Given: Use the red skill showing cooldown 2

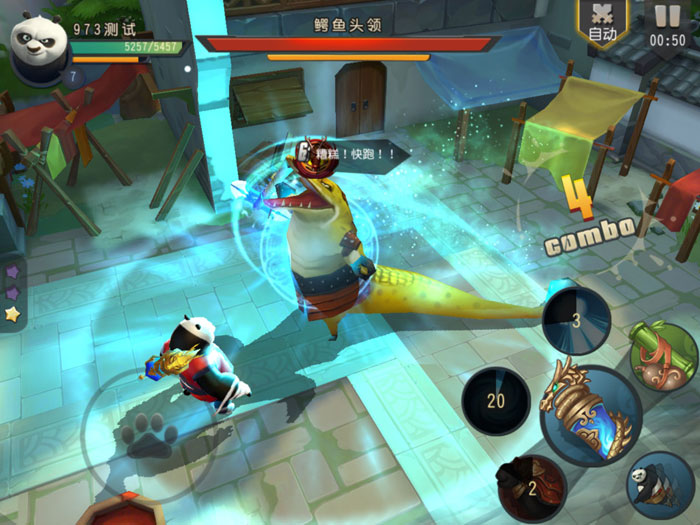Looking at the screenshot, I should point(531,488).
